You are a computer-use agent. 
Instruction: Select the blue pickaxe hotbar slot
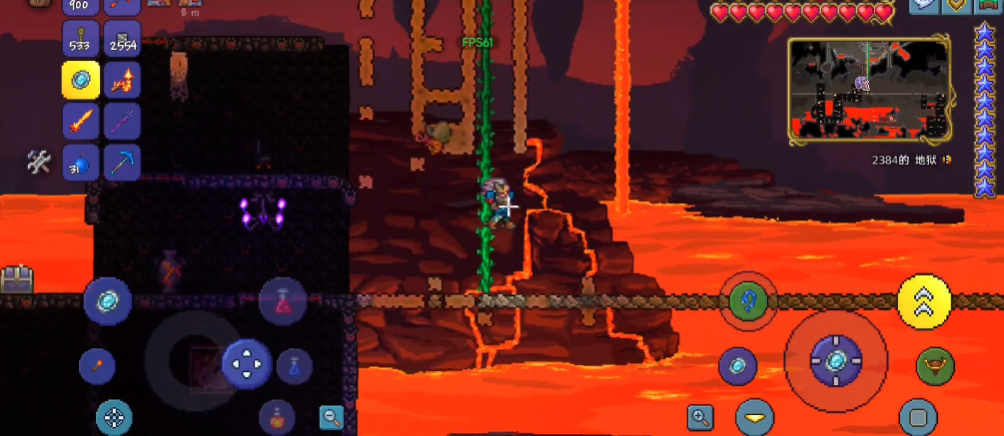122,162
